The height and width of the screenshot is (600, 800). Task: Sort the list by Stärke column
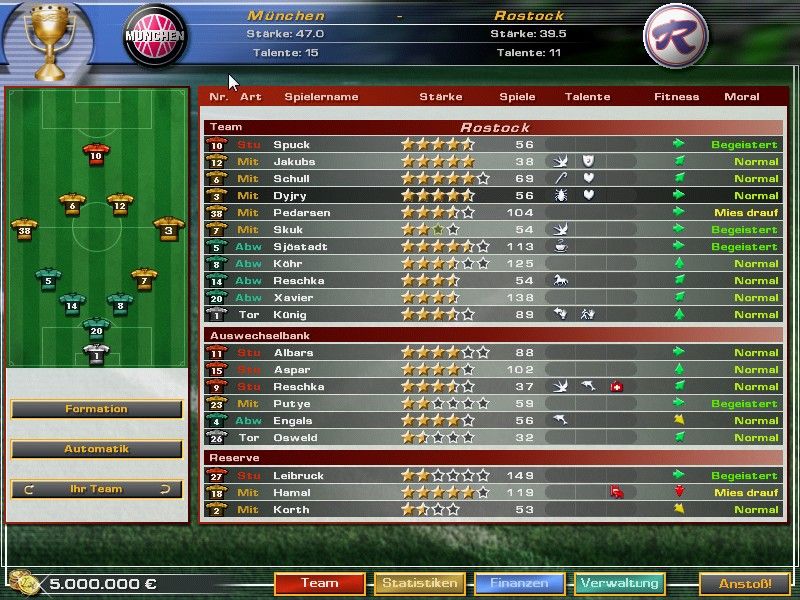pos(440,97)
